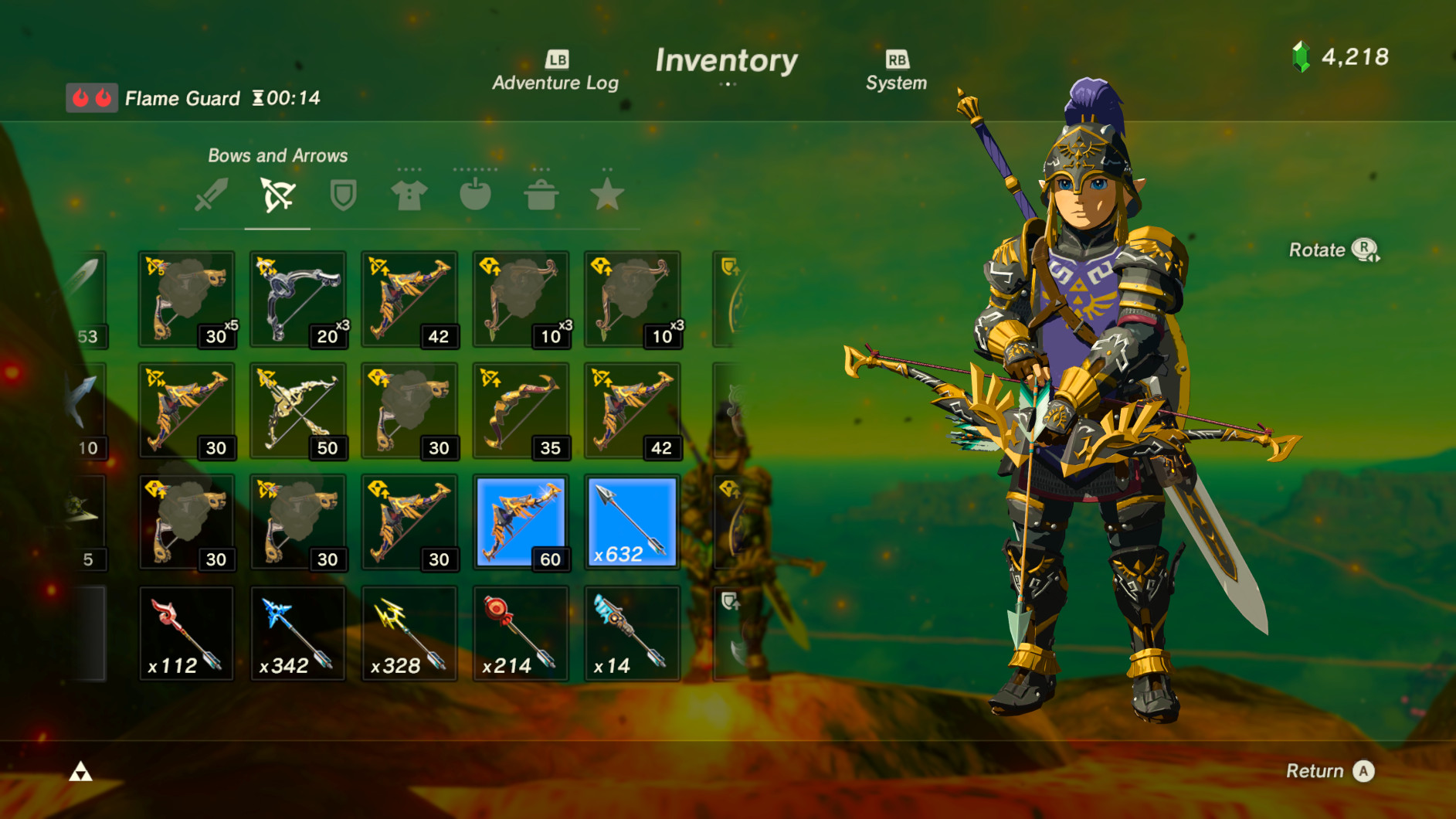Viewport: 1456px width, 819px height.
Task: Select the shields category icon
Action: pyautogui.click(x=342, y=195)
